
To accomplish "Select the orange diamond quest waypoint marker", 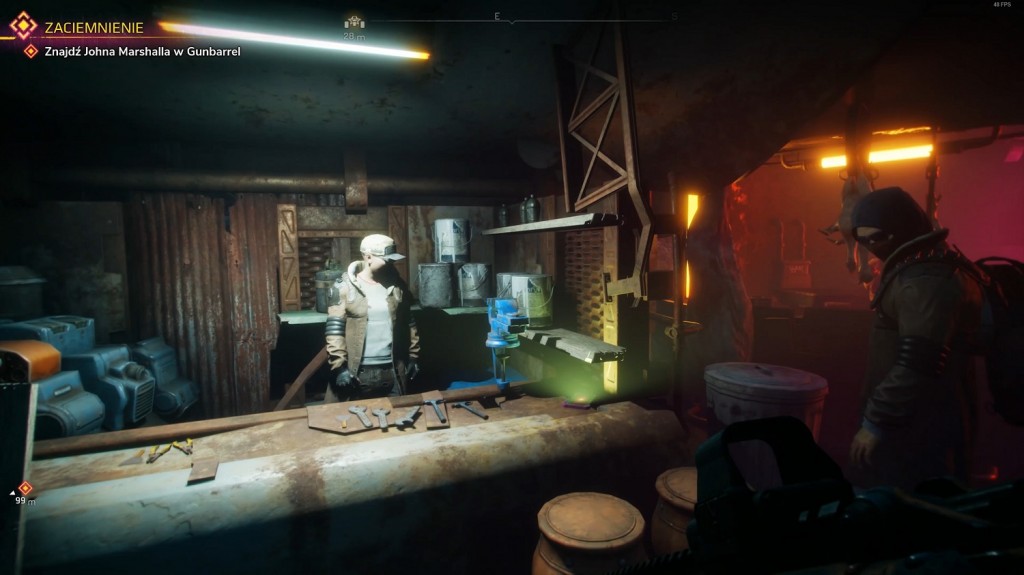I will pos(26,488).
